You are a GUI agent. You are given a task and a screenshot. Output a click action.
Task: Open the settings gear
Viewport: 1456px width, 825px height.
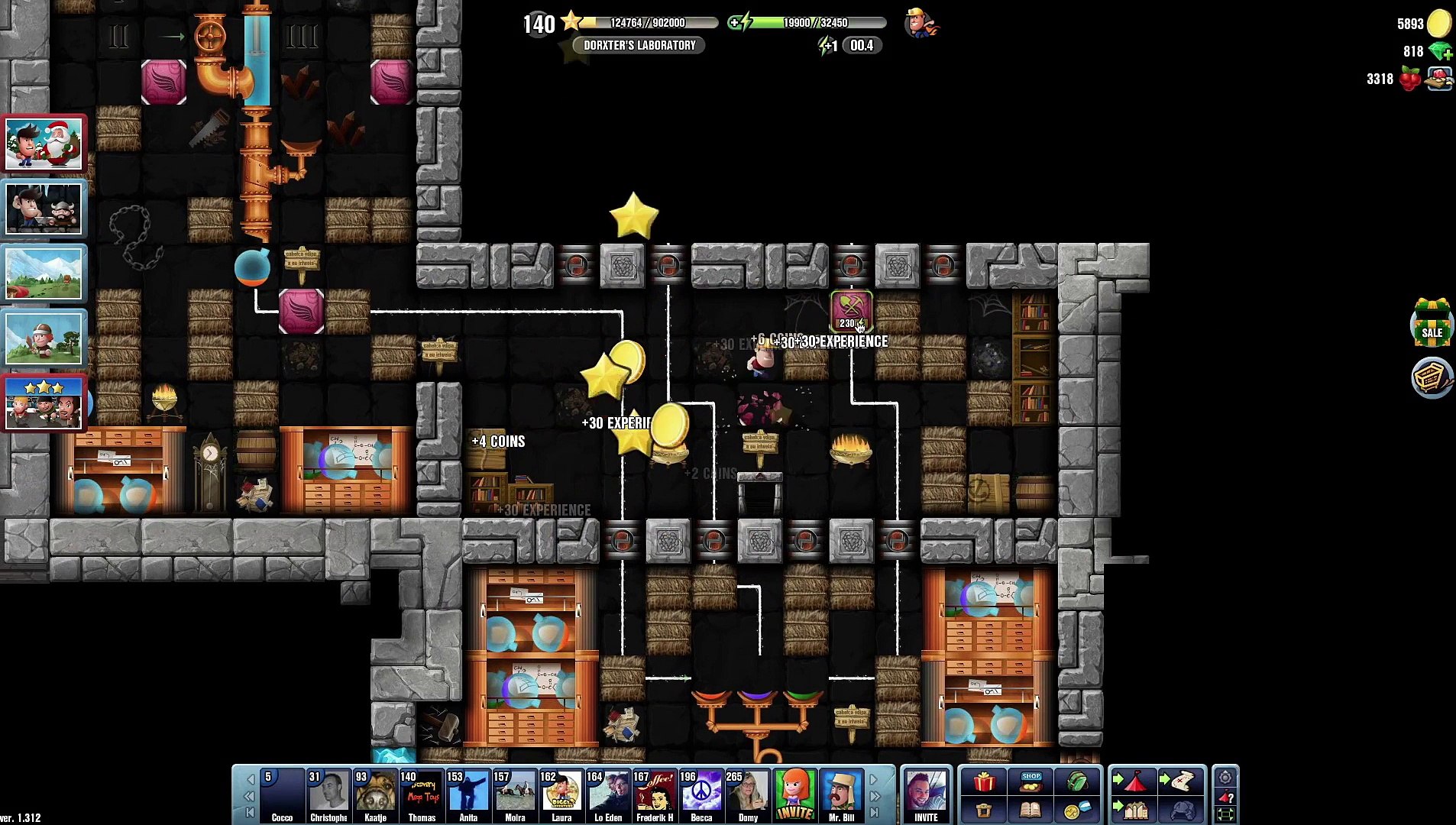click(x=1225, y=778)
